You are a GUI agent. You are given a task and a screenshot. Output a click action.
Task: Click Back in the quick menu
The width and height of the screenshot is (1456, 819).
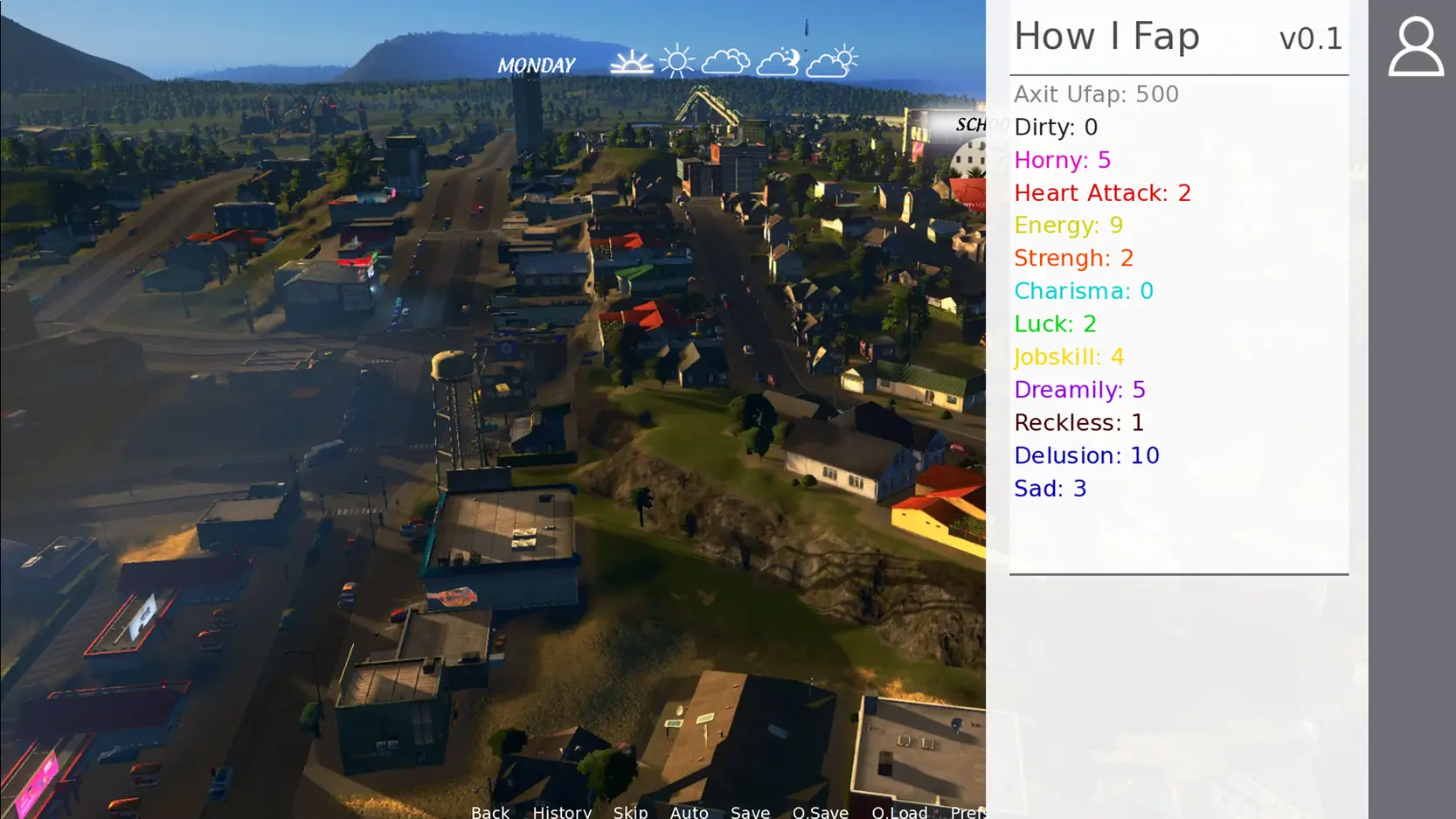click(x=489, y=811)
